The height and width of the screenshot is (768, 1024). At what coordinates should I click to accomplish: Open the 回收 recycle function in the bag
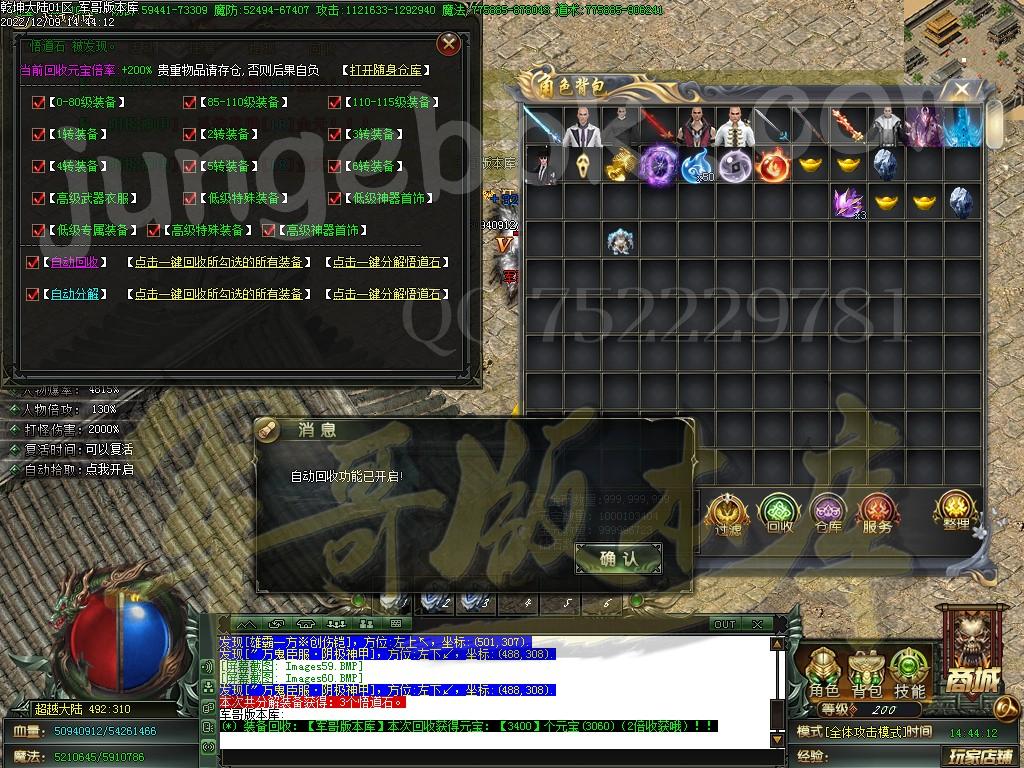(778, 514)
